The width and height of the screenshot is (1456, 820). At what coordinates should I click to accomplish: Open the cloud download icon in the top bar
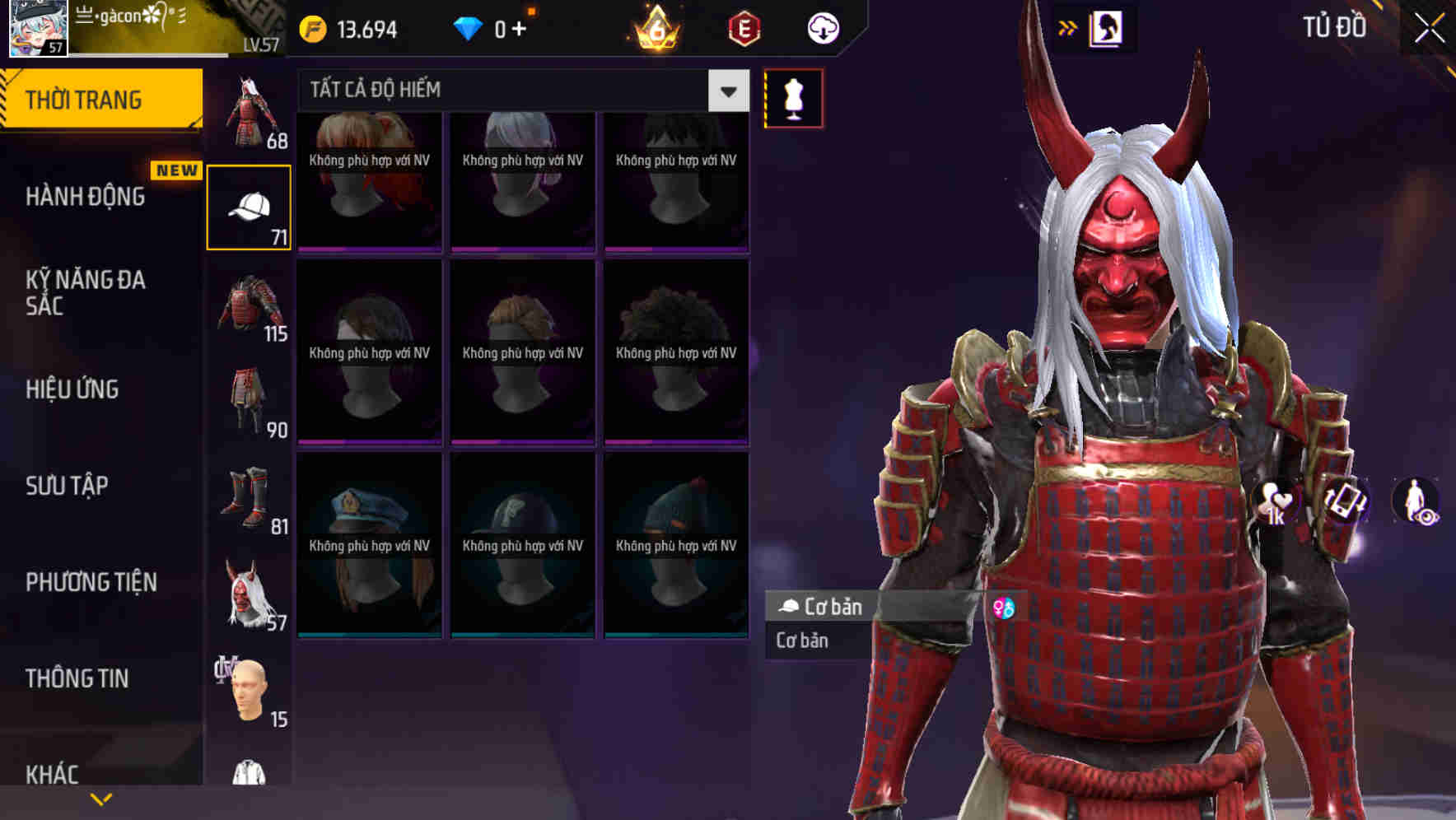(x=823, y=26)
